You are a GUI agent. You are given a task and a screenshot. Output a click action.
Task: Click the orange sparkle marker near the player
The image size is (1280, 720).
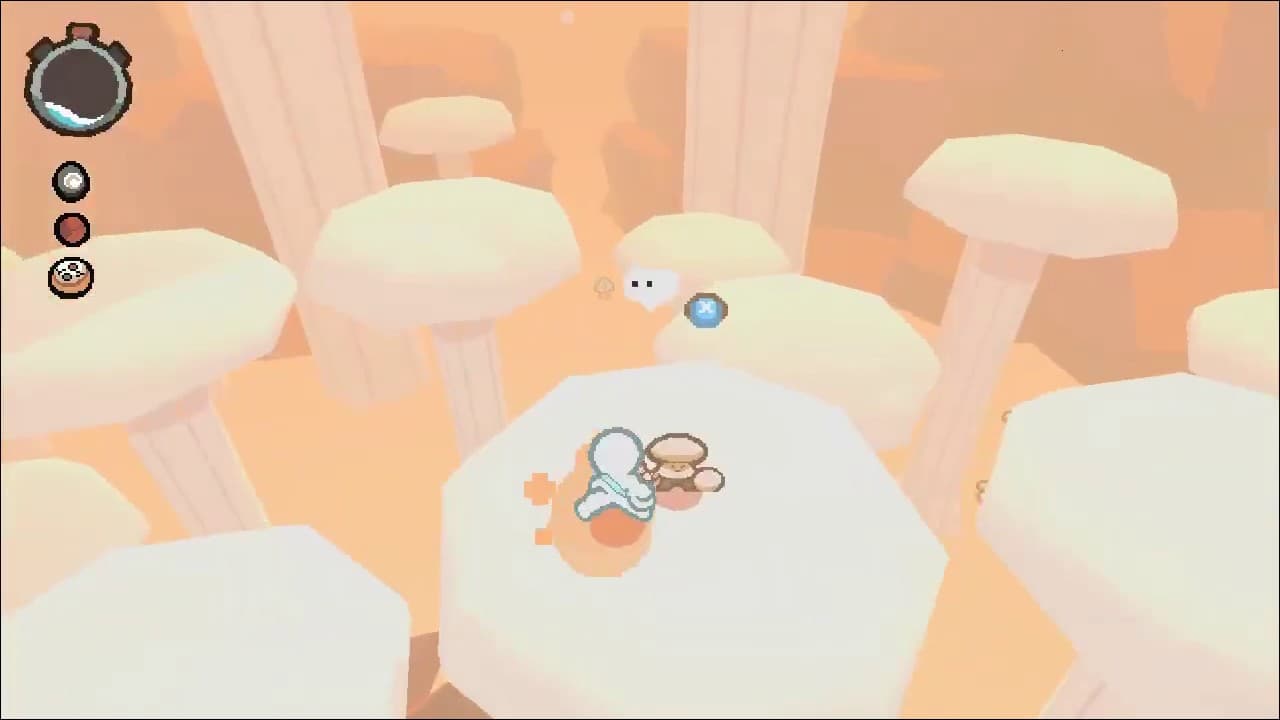point(539,486)
